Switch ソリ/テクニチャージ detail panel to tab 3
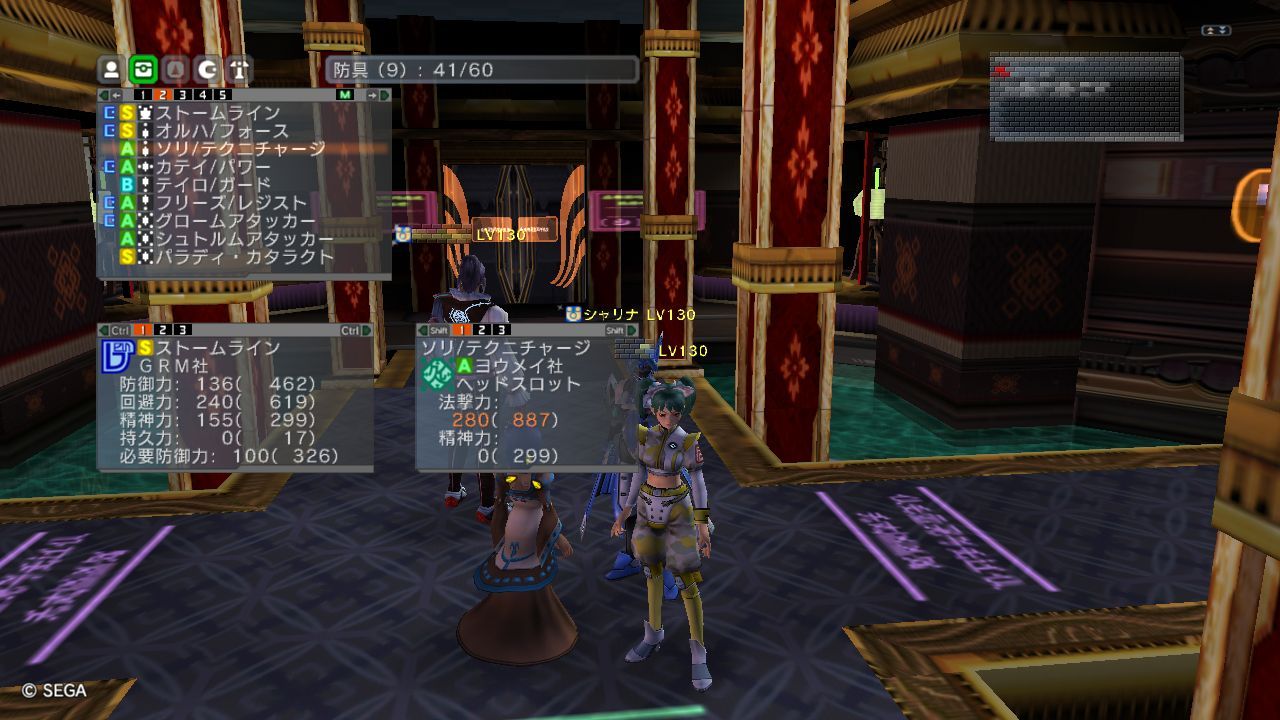 [x=503, y=330]
